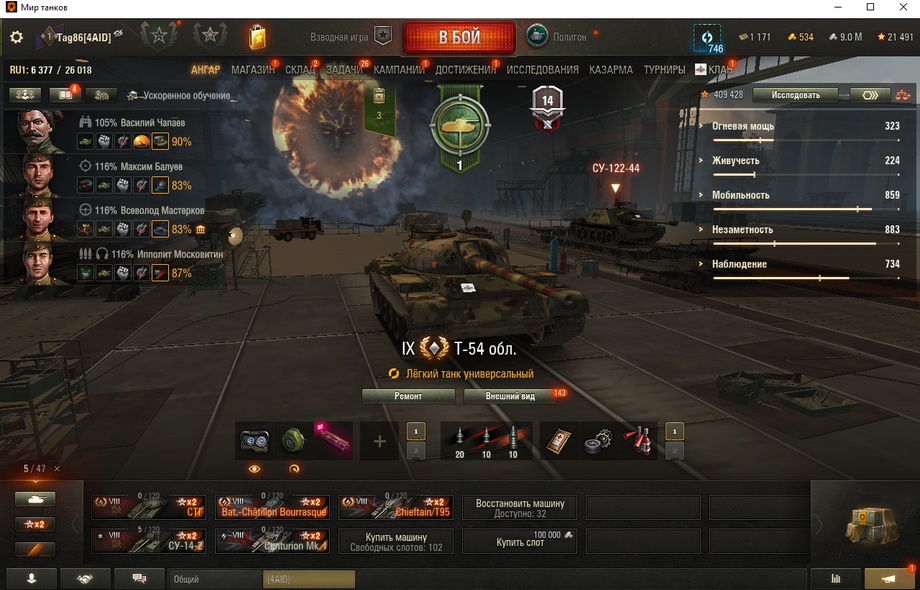This screenshot has height=590, width=920.
Task: Start battle with the В БОЙ button
Action: pyautogui.click(x=459, y=38)
